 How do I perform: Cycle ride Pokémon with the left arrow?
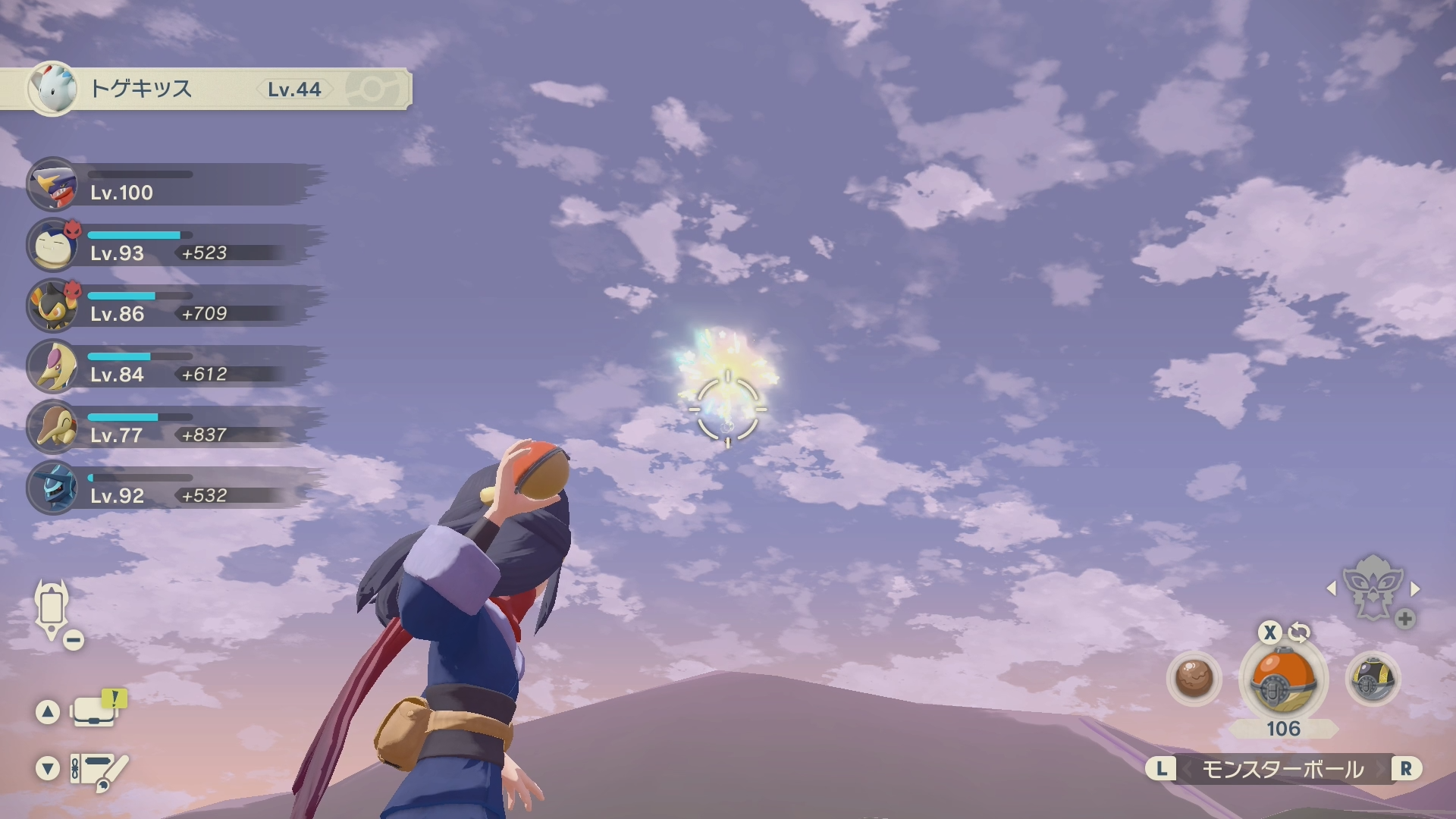[1331, 588]
